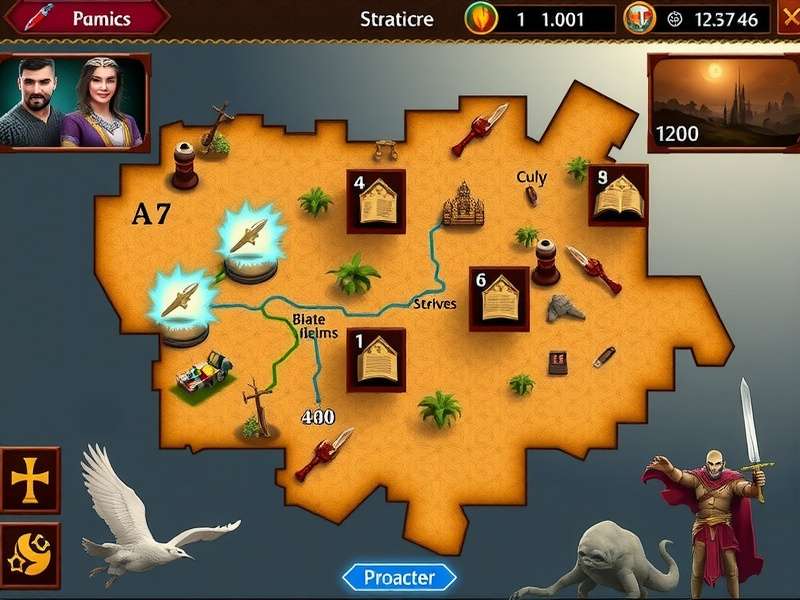Pick the book tile numbered 1
Screen dimensions: 800x600
[x=376, y=359]
